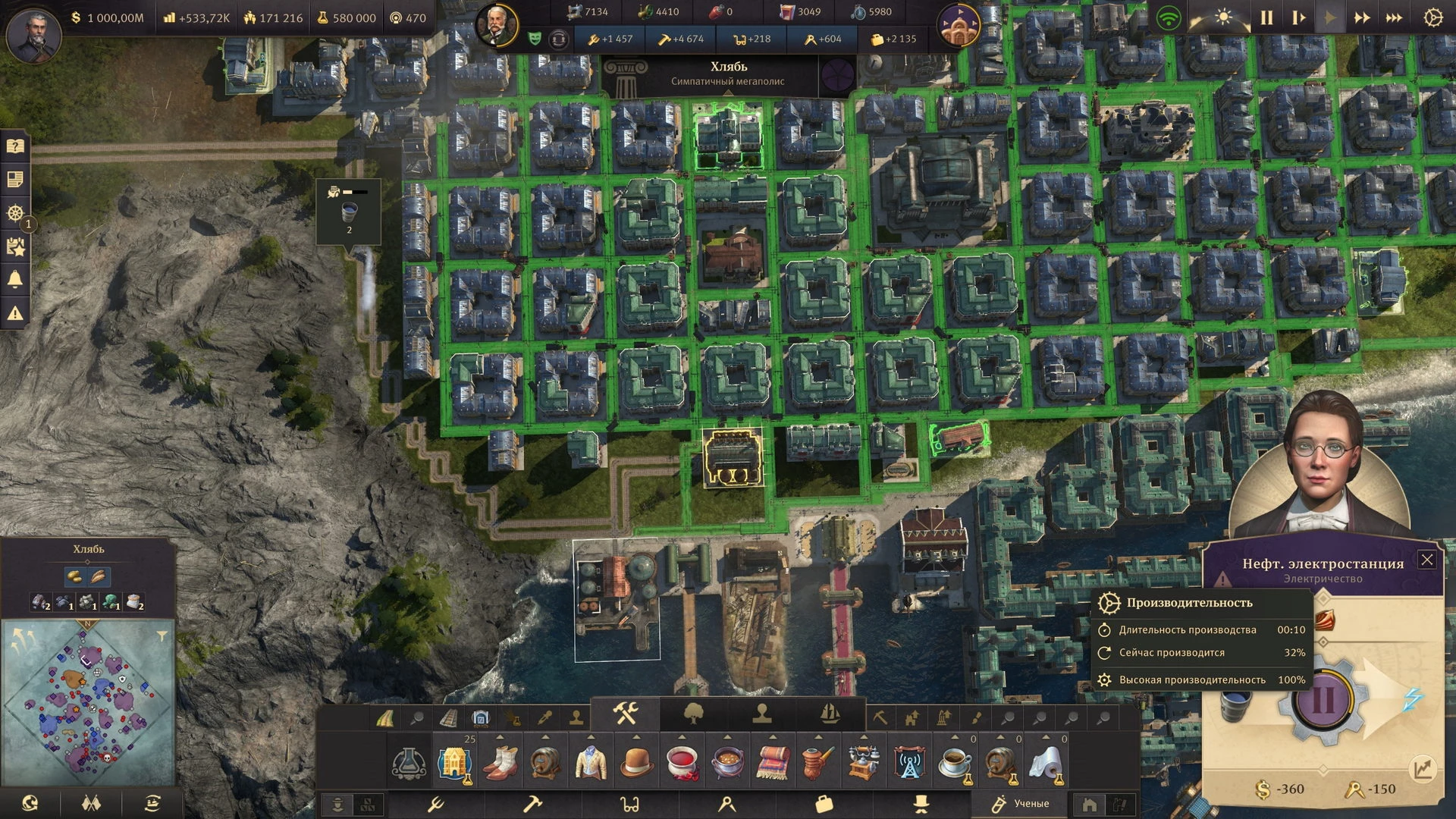1456x819 pixels.
Task: Set game speed to double fast-forward
Action: pos(1362,18)
